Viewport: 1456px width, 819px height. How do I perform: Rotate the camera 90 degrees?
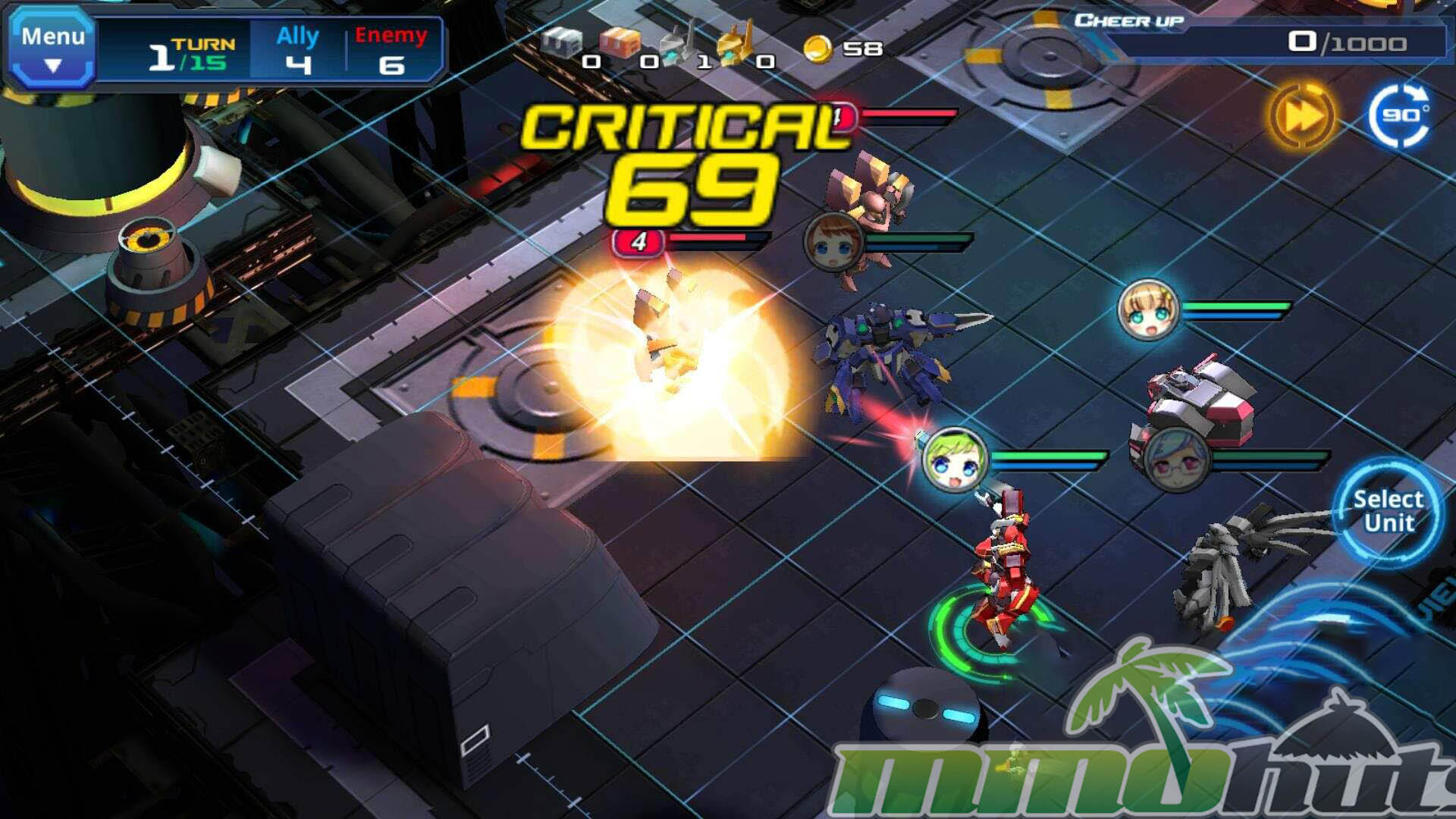pyautogui.click(x=1401, y=116)
